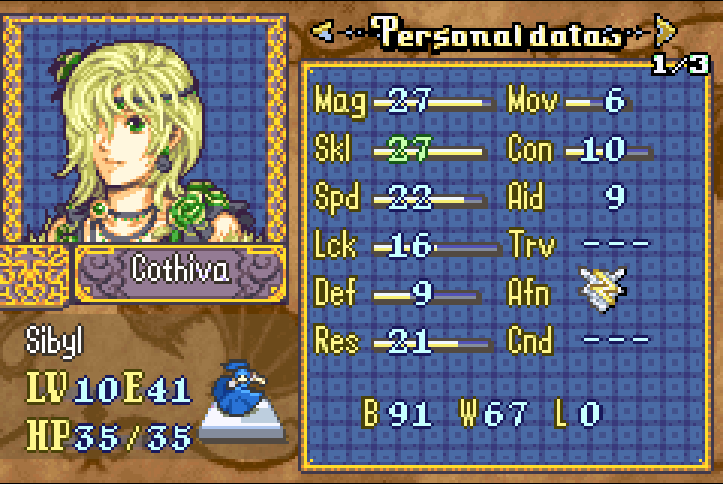This screenshot has height=484, width=723.
Task: Click Cothiva's character portrait
Action: pos(140,127)
